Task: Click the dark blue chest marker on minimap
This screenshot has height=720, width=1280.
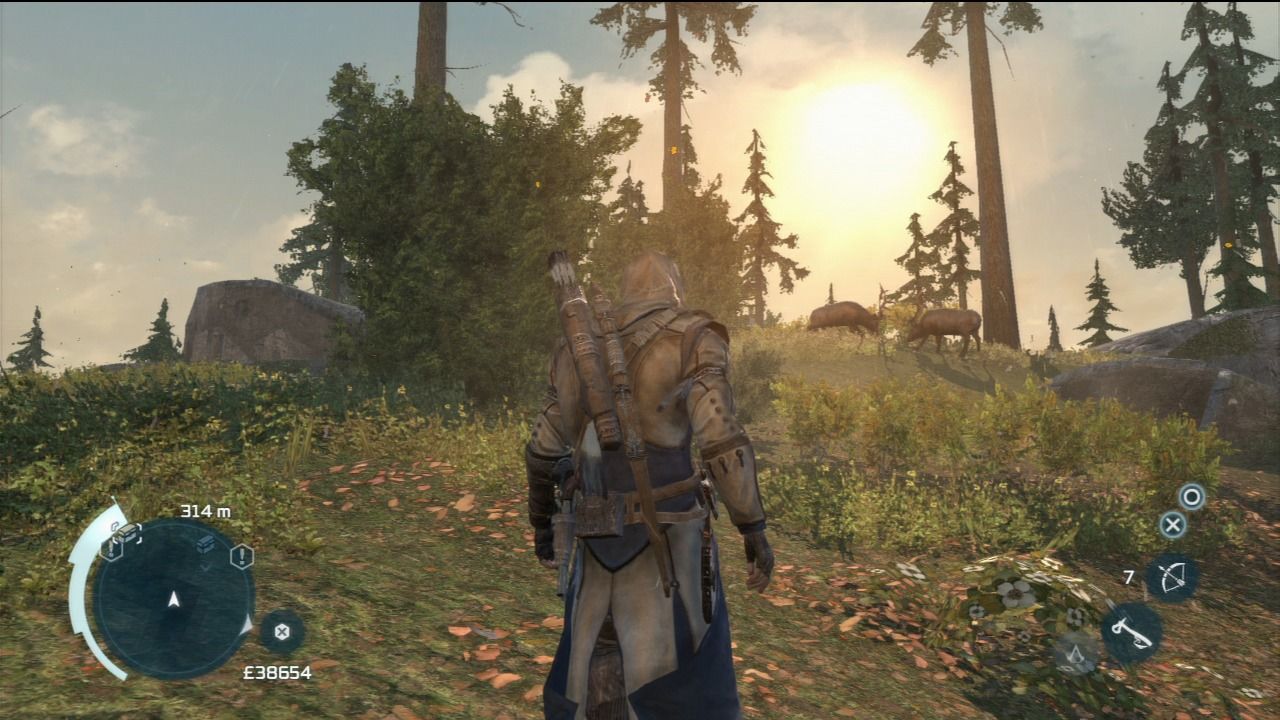Action: 205,543
